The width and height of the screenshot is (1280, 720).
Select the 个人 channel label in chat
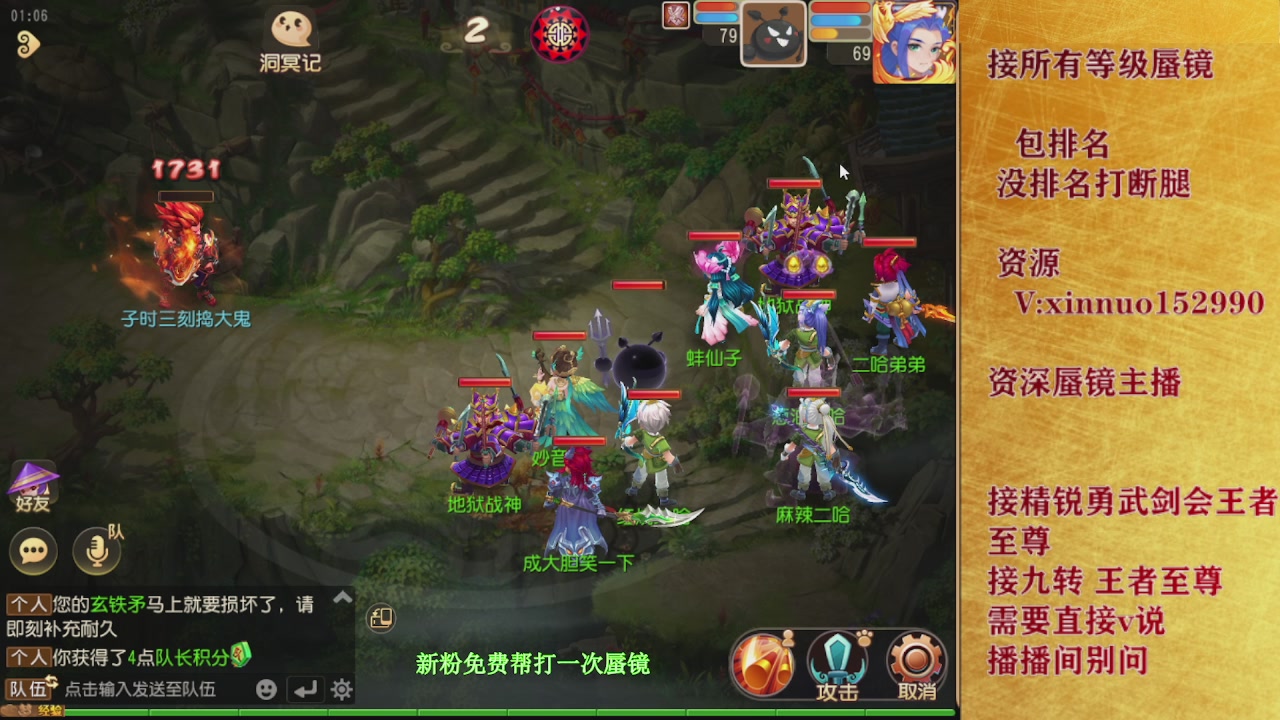[x=30, y=604]
